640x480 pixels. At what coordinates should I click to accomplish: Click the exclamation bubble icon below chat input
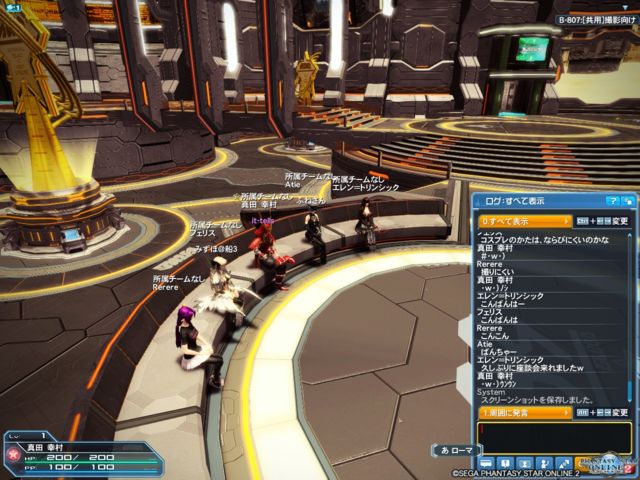pyautogui.click(x=507, y=464)
